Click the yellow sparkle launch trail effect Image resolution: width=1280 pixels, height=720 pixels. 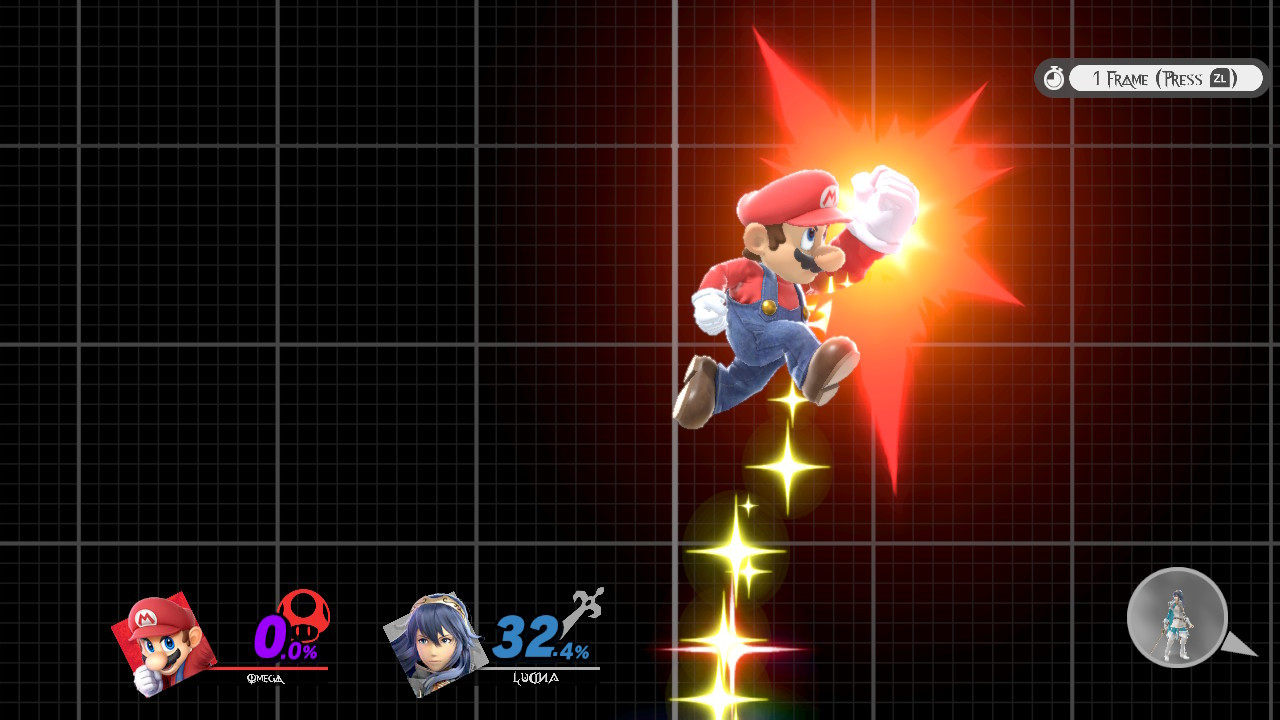pyautogui.click(x=738, y=553)
